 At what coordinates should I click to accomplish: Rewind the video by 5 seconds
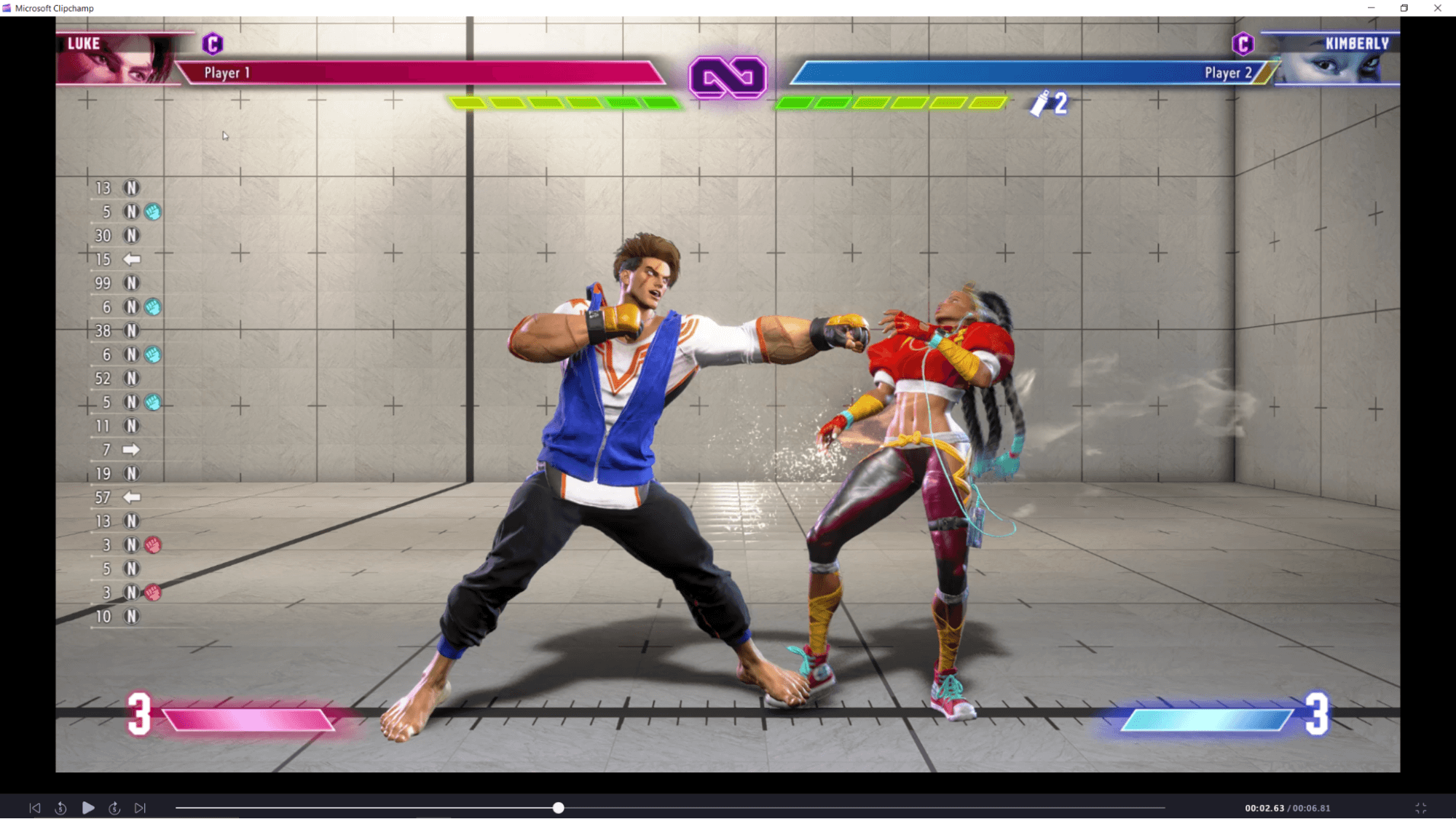click(61, 807)
